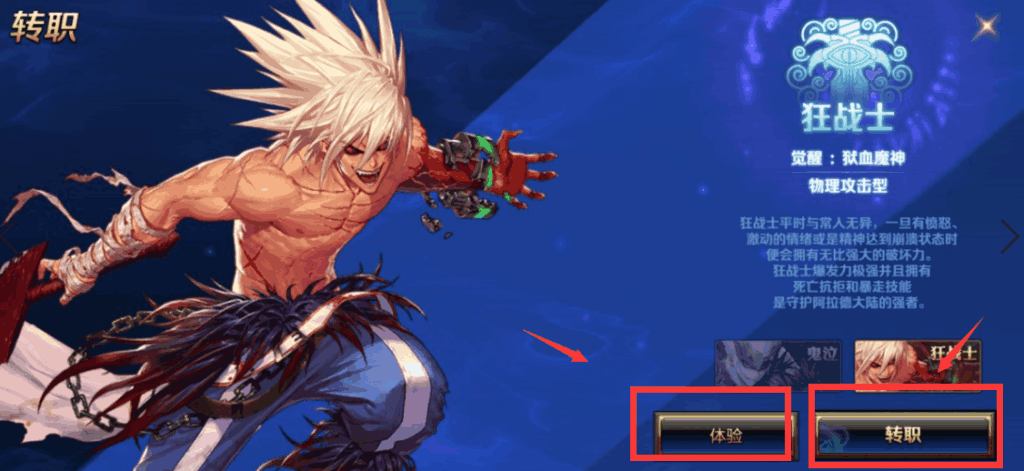Show the next class with the right arrow
The image size is (1024, 471).
coord(1010,237)
